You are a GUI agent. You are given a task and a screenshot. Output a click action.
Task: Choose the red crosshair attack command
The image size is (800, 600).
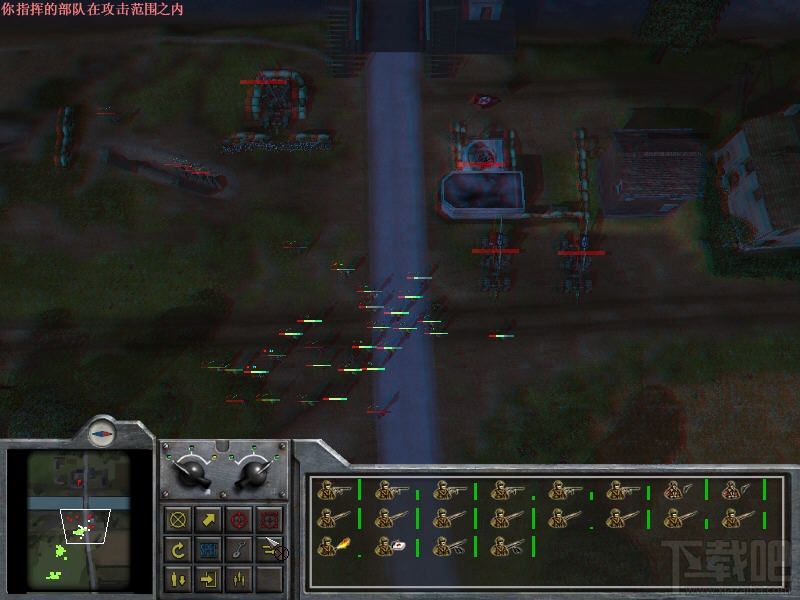pos(238,520)
